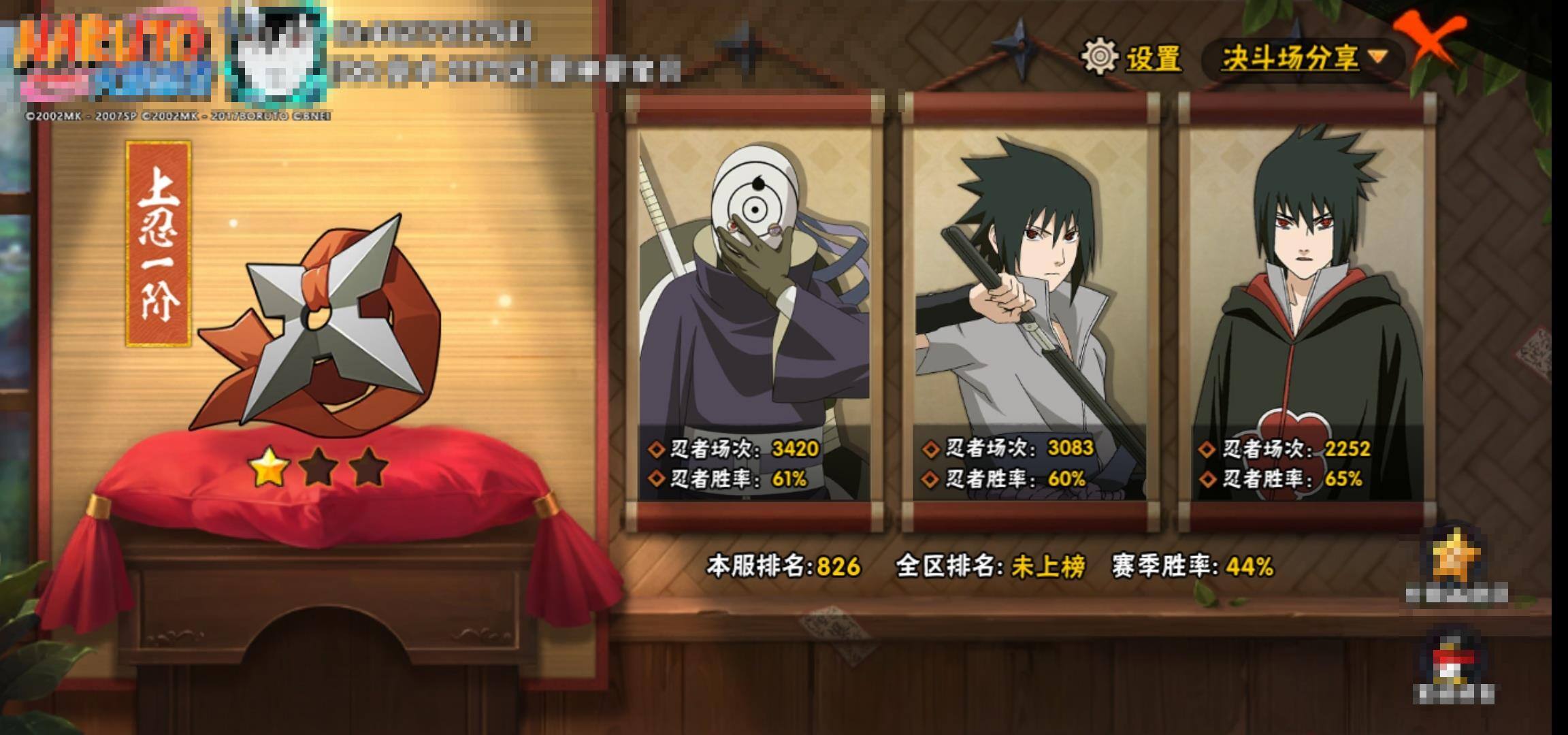Close the screen with the orange X
Screen dimensions: 1568x735
click(x=1429, y=39)
